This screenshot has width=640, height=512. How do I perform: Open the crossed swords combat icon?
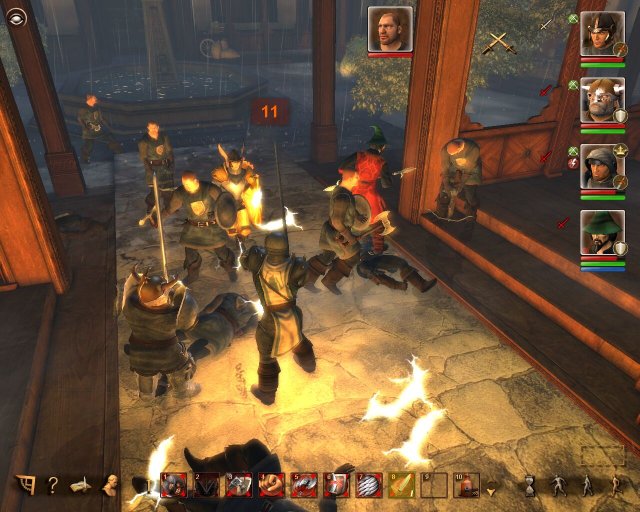point(497,42)
